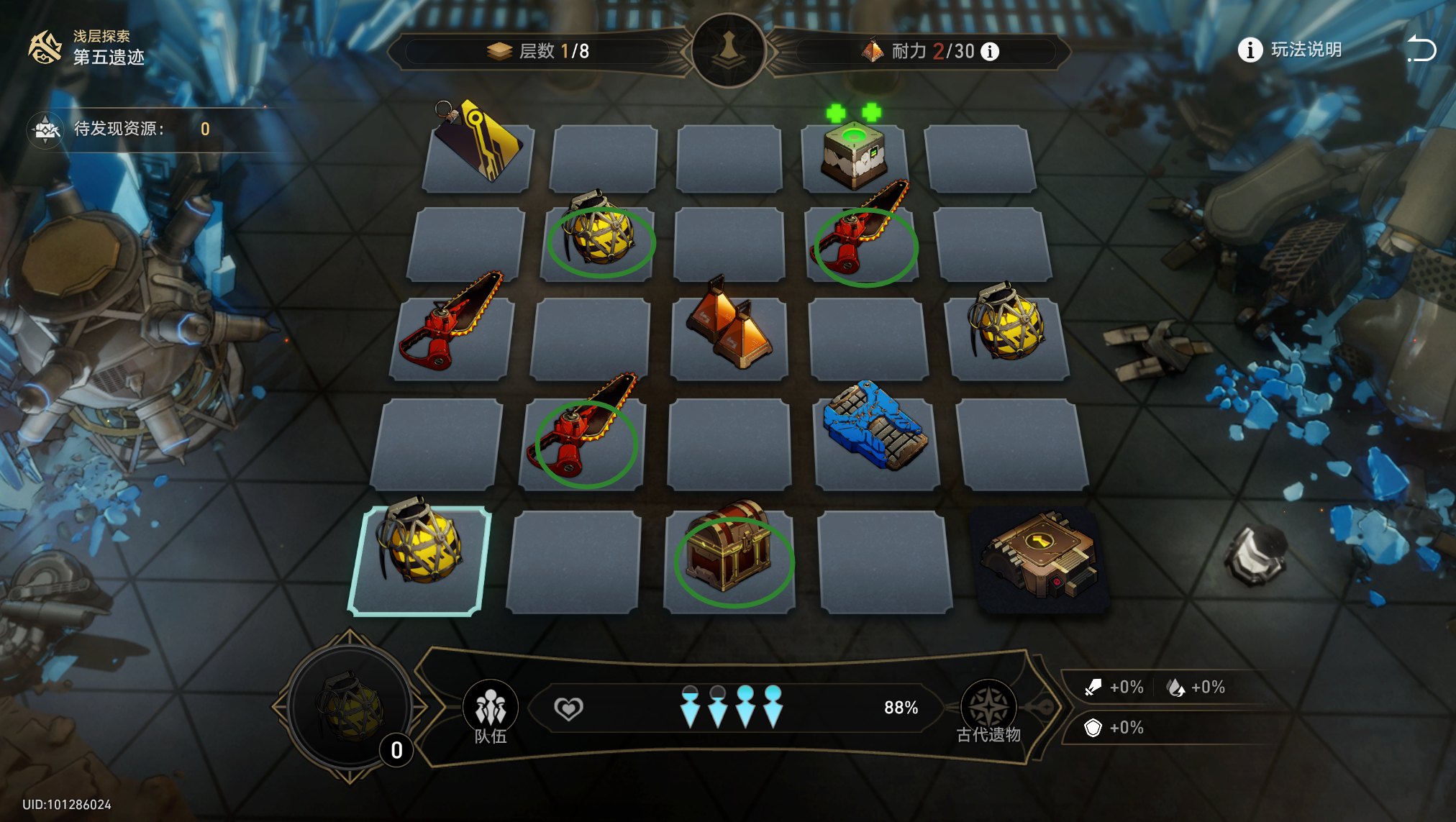This screenshot has width=1456, height=822.
Task: Click the grenade item dial showing 0
Action: [x=350, y=708]
